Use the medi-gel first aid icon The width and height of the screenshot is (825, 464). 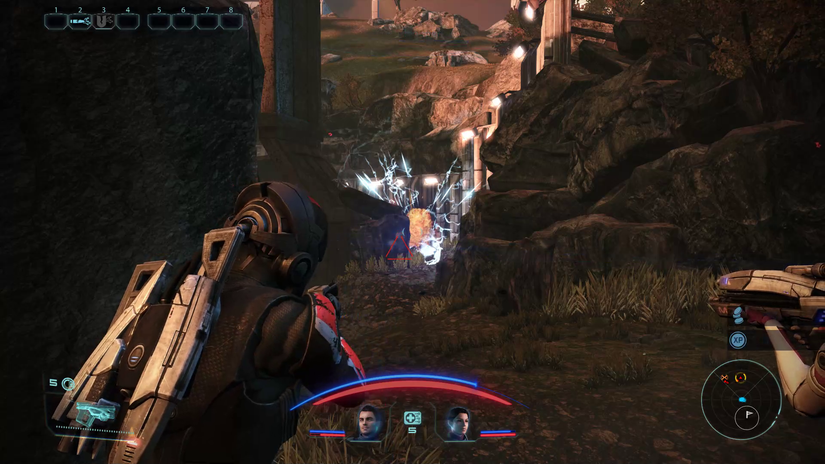point(412,418)
